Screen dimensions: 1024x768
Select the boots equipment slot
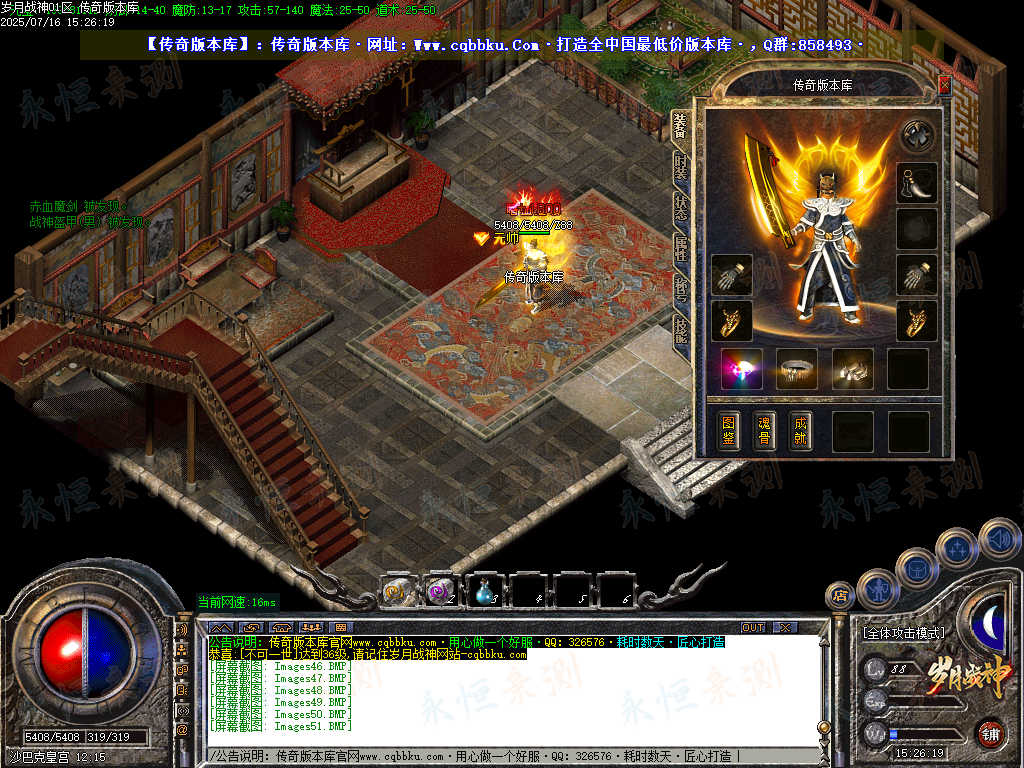click(852, 369)
